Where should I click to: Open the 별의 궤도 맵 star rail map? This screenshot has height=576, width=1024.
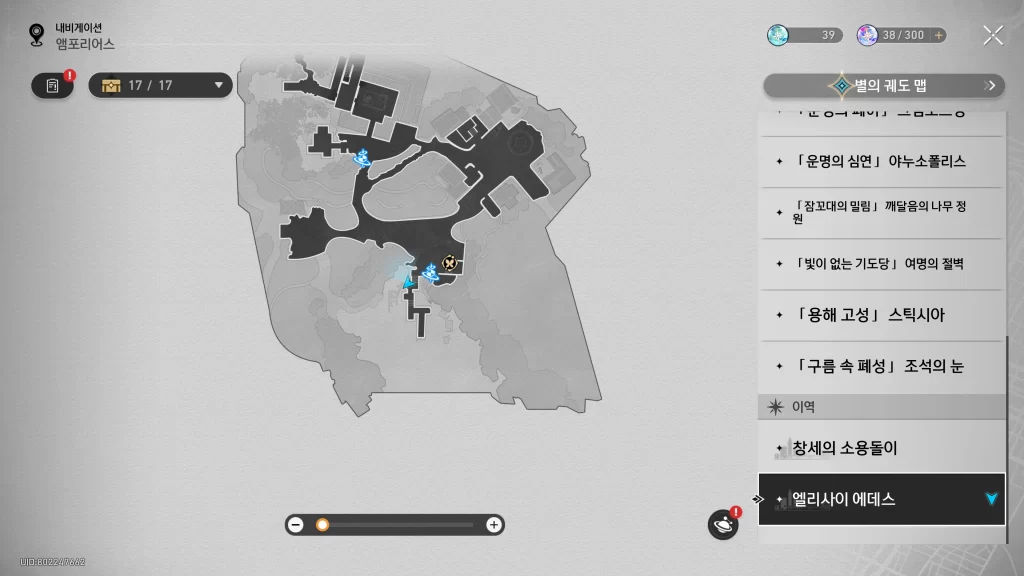(884, 86)
